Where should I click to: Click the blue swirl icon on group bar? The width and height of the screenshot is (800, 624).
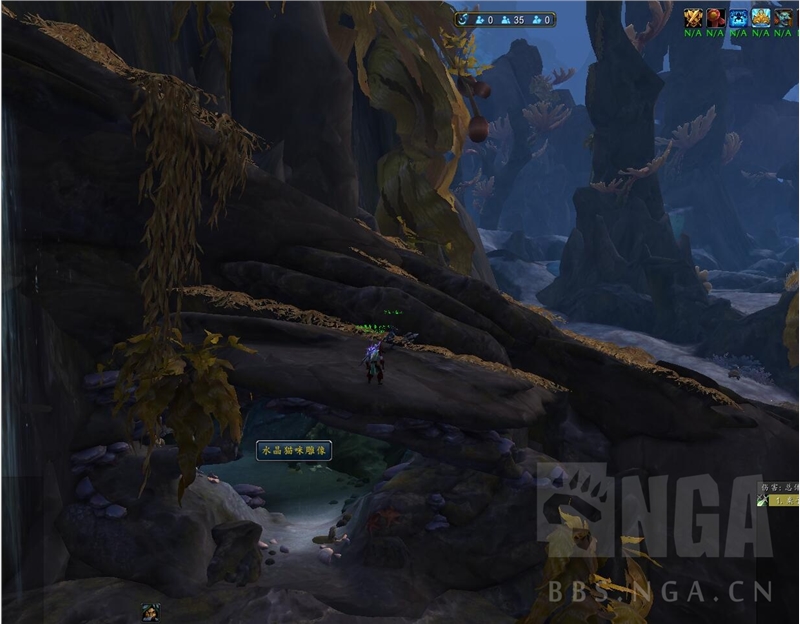[463, 19]
